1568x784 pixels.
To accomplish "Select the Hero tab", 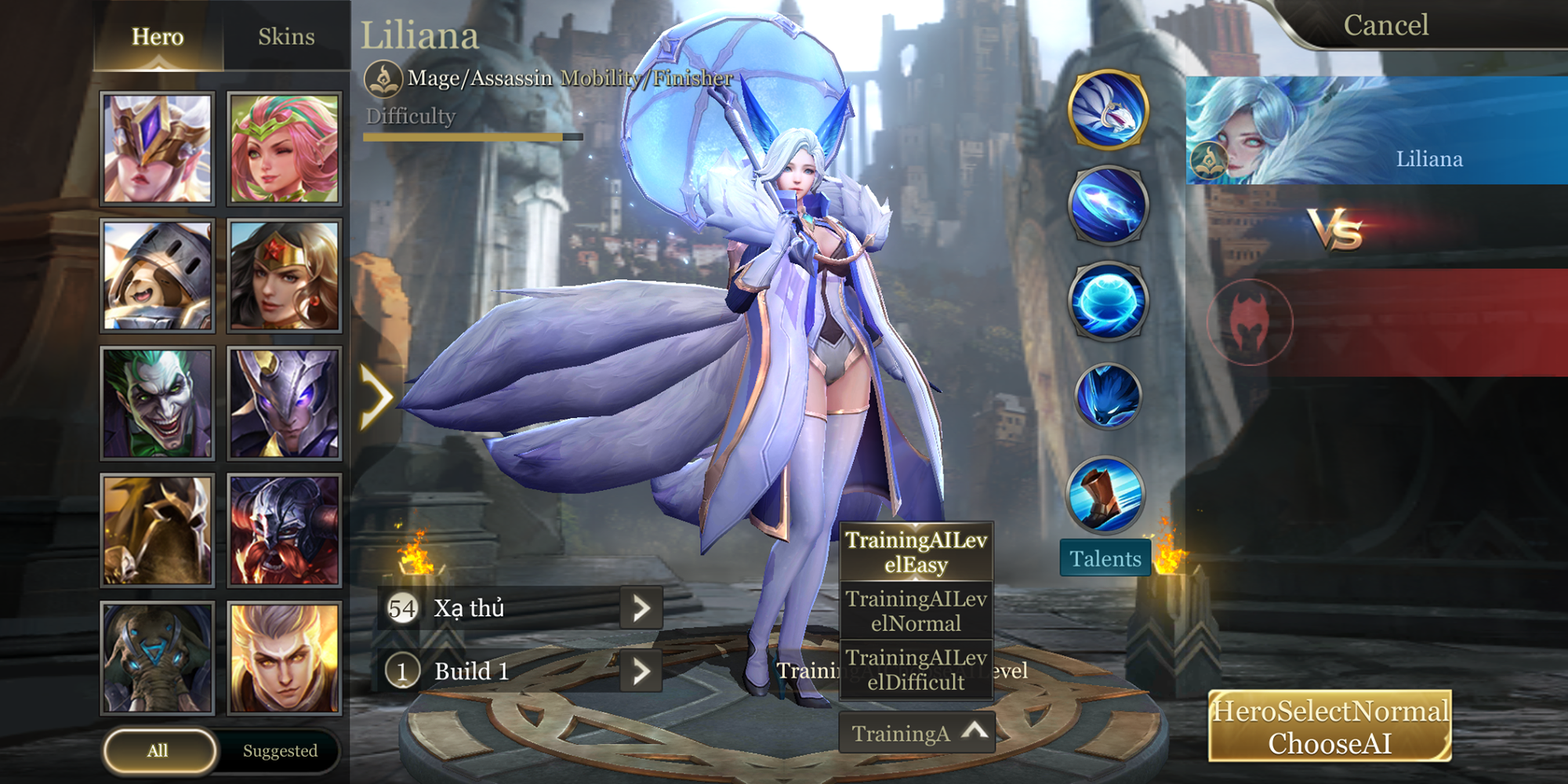I will pos(158,37).
